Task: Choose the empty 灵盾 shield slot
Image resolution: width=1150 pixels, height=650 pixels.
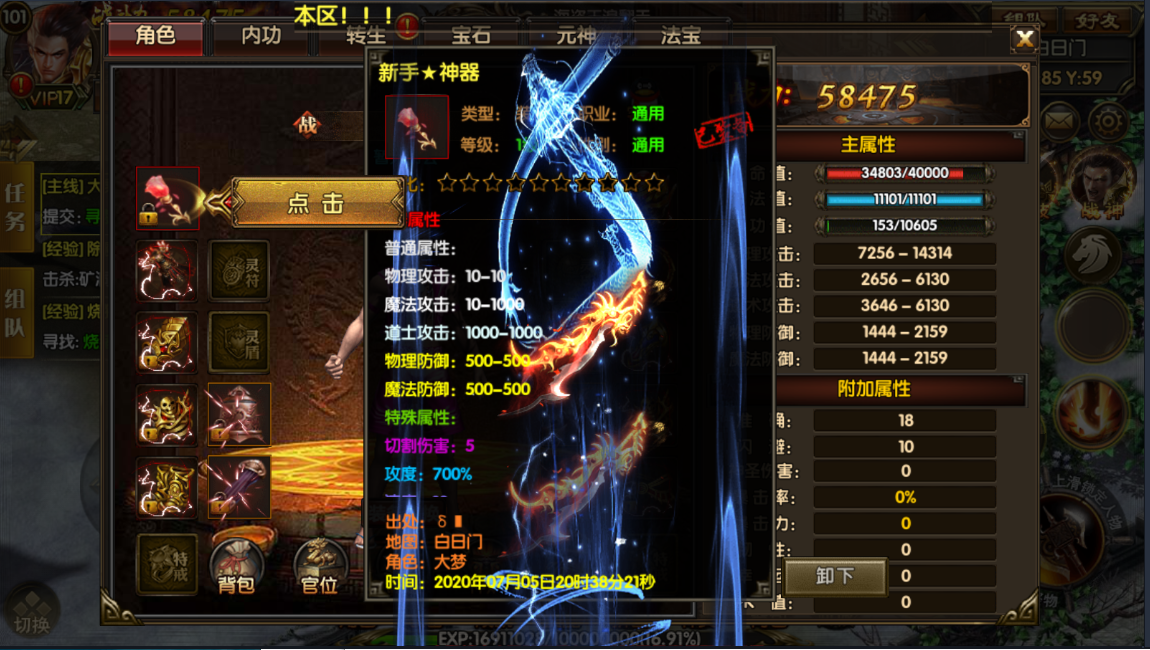Action: pos(239,342)
